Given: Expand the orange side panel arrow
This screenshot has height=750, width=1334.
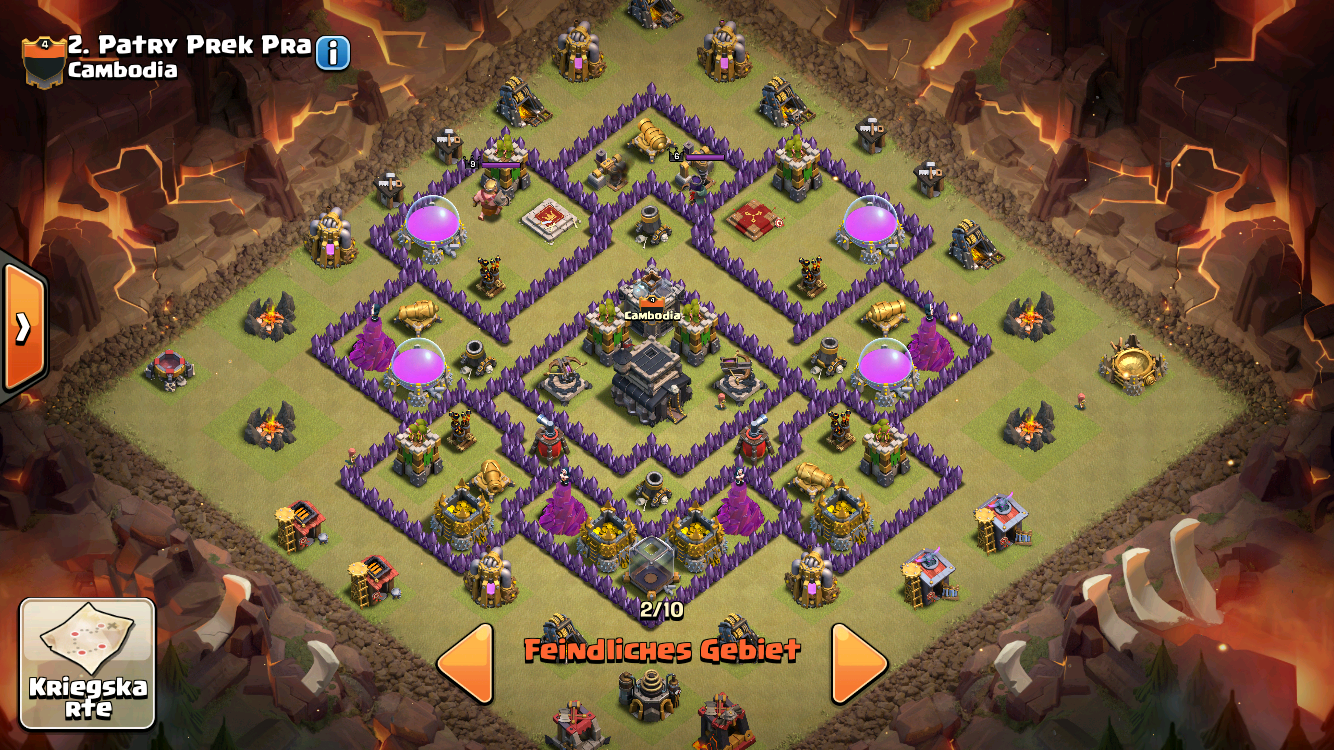Looking at the screenshot, I should [21, 327].
